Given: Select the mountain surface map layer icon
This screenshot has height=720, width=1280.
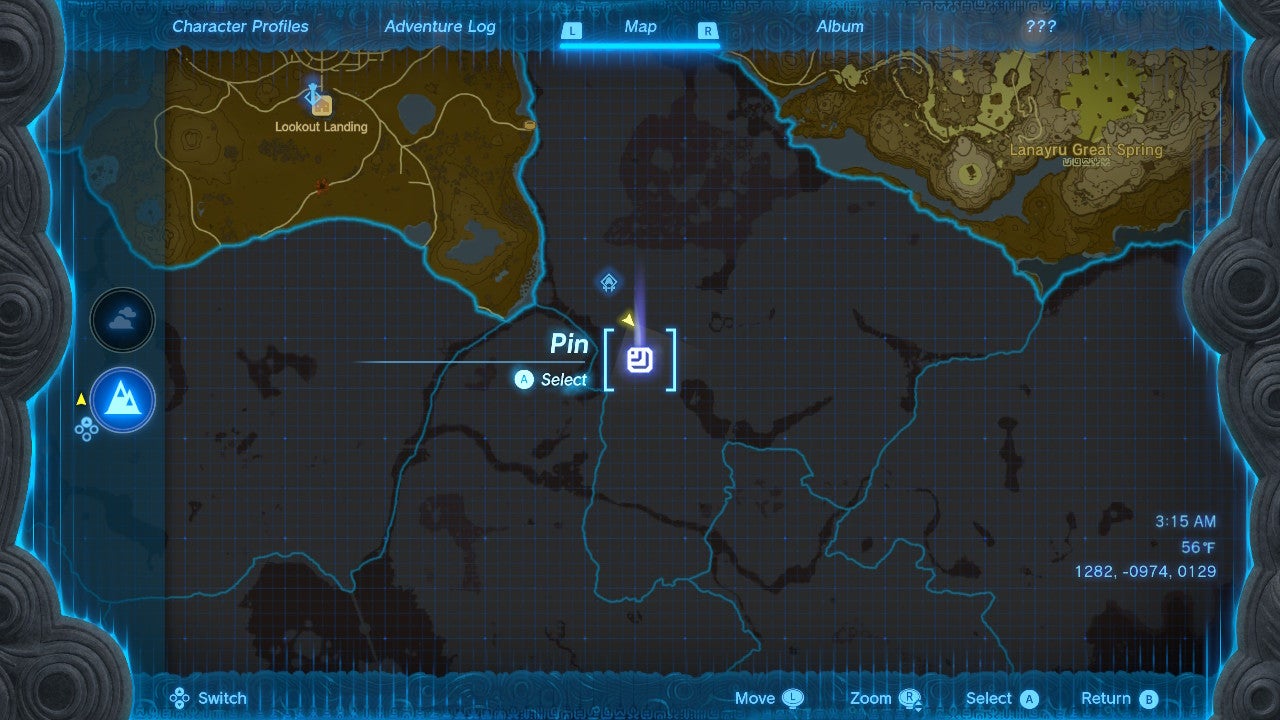Looking at the screenshot, I should pyautogui.click(x=122, y=400).
